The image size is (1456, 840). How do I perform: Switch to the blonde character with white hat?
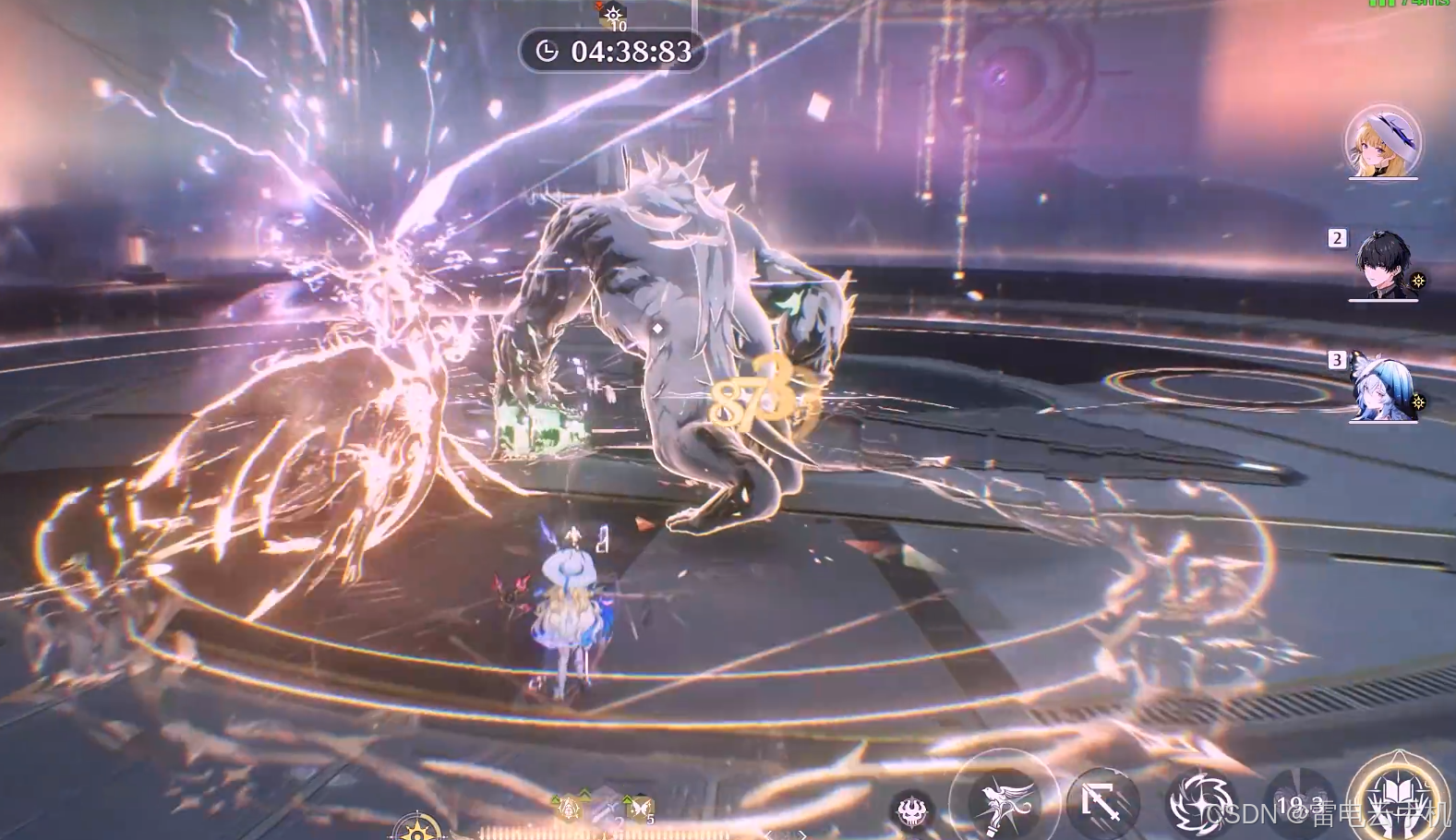click(1382, 143)
